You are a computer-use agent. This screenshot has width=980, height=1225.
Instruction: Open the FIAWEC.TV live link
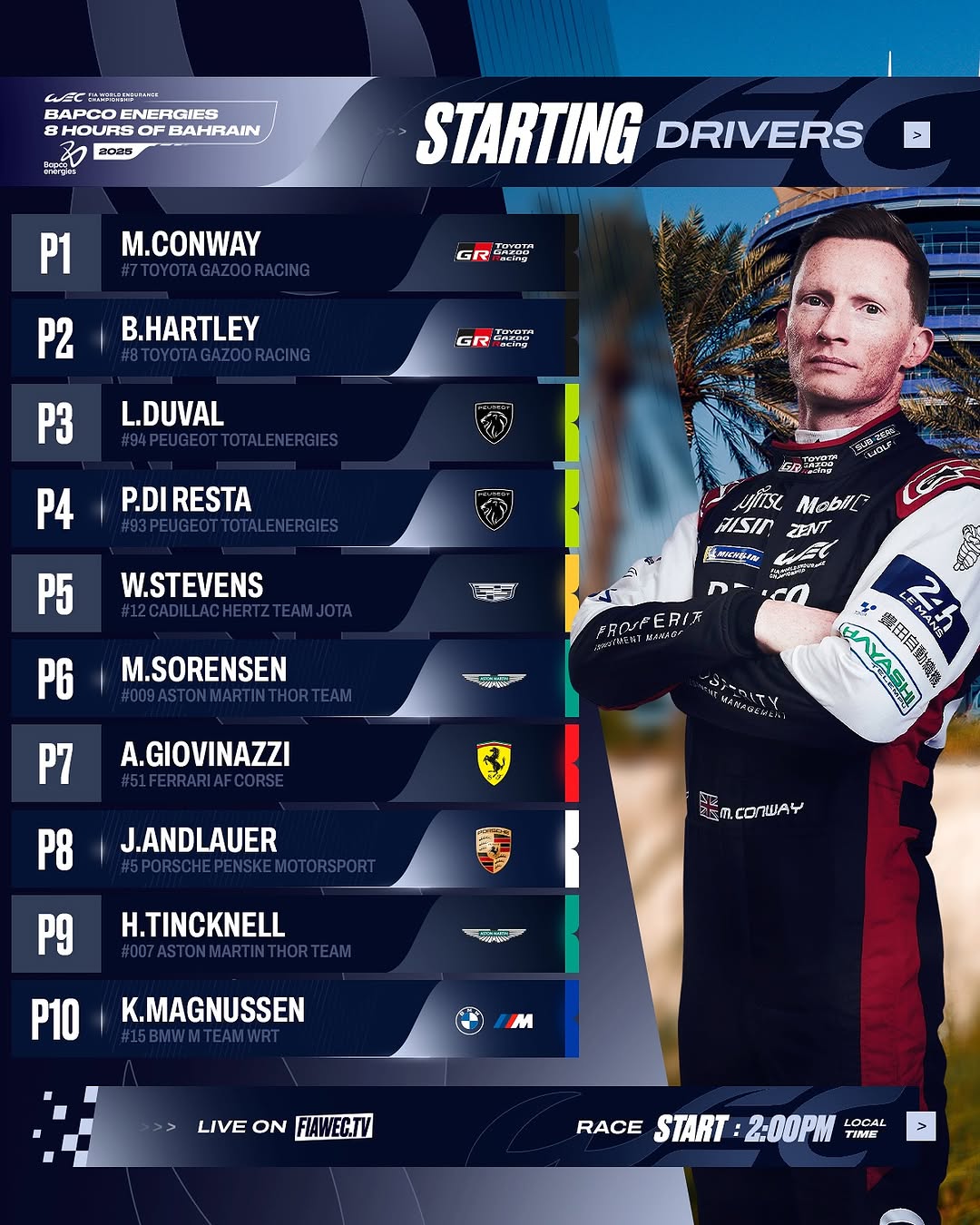pos(333,1127)
